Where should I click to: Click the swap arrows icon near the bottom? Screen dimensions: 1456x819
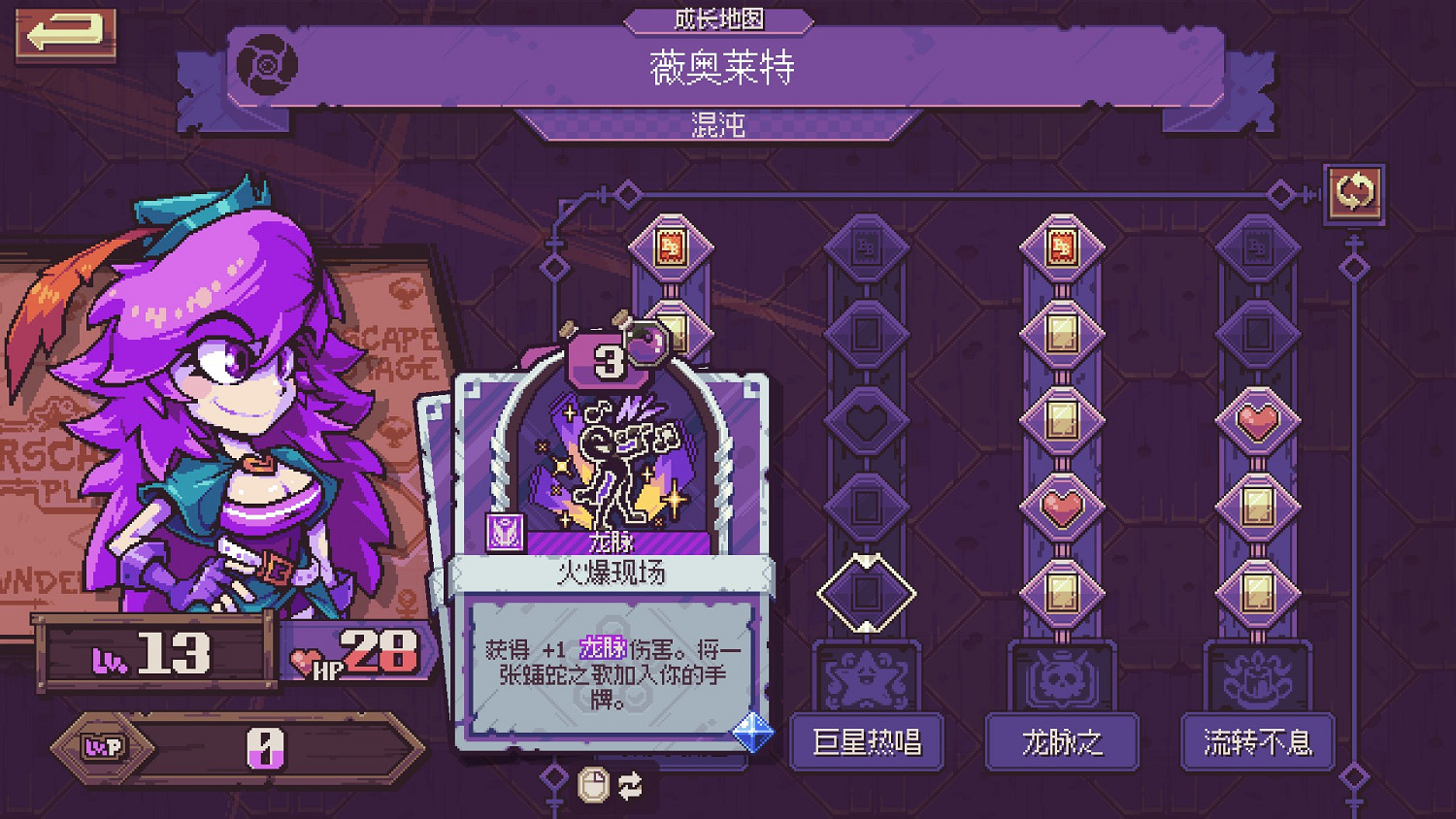click(628, 786)
